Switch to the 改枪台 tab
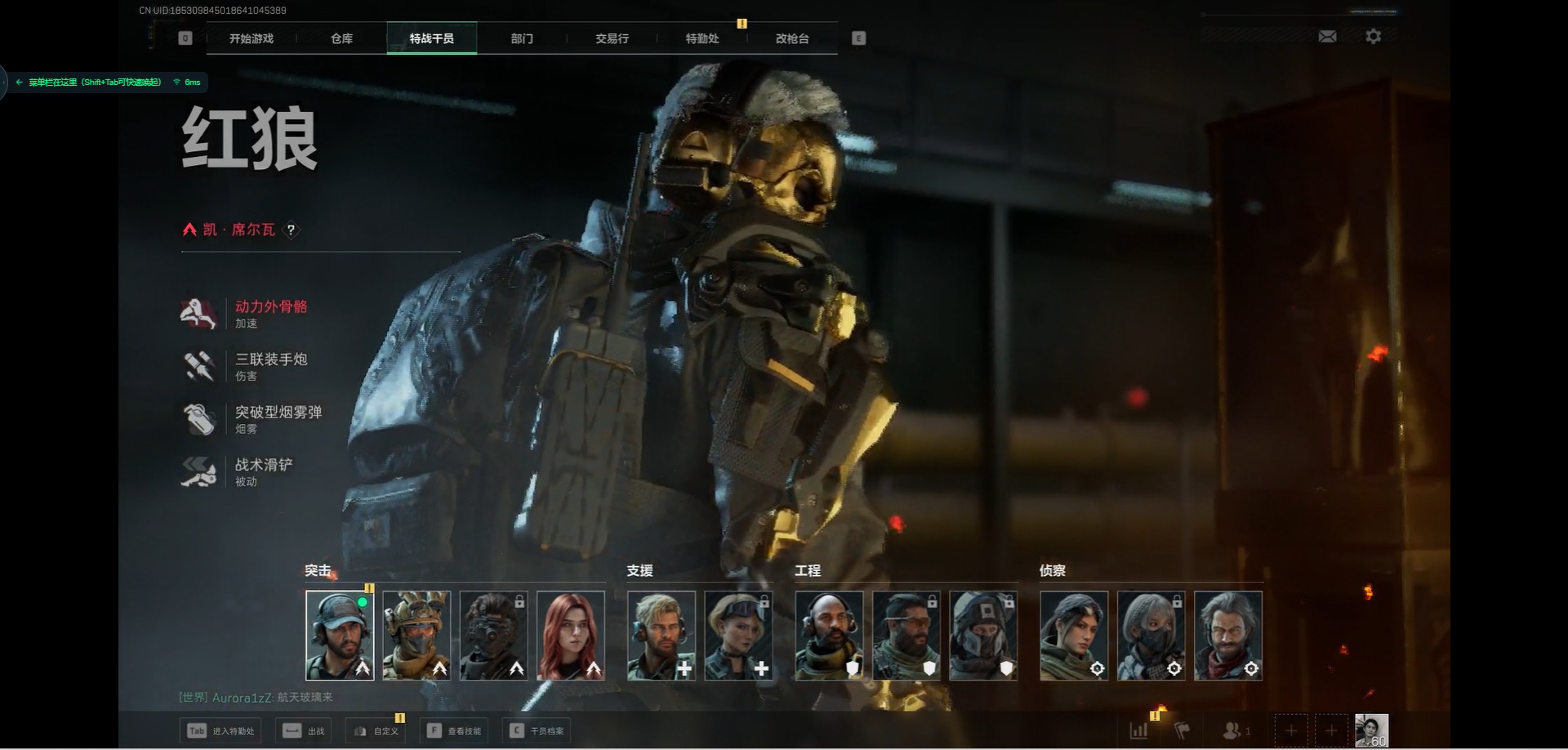Screen dimensions: 1568x750 coord(791,38)
